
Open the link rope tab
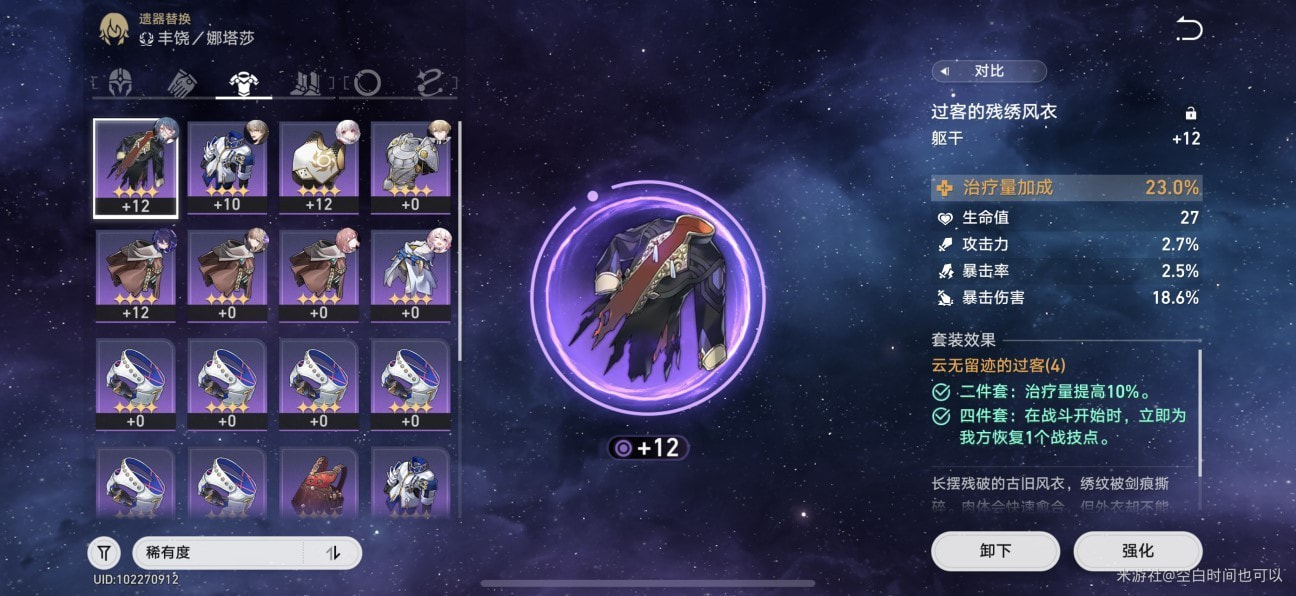click(430, 83)
